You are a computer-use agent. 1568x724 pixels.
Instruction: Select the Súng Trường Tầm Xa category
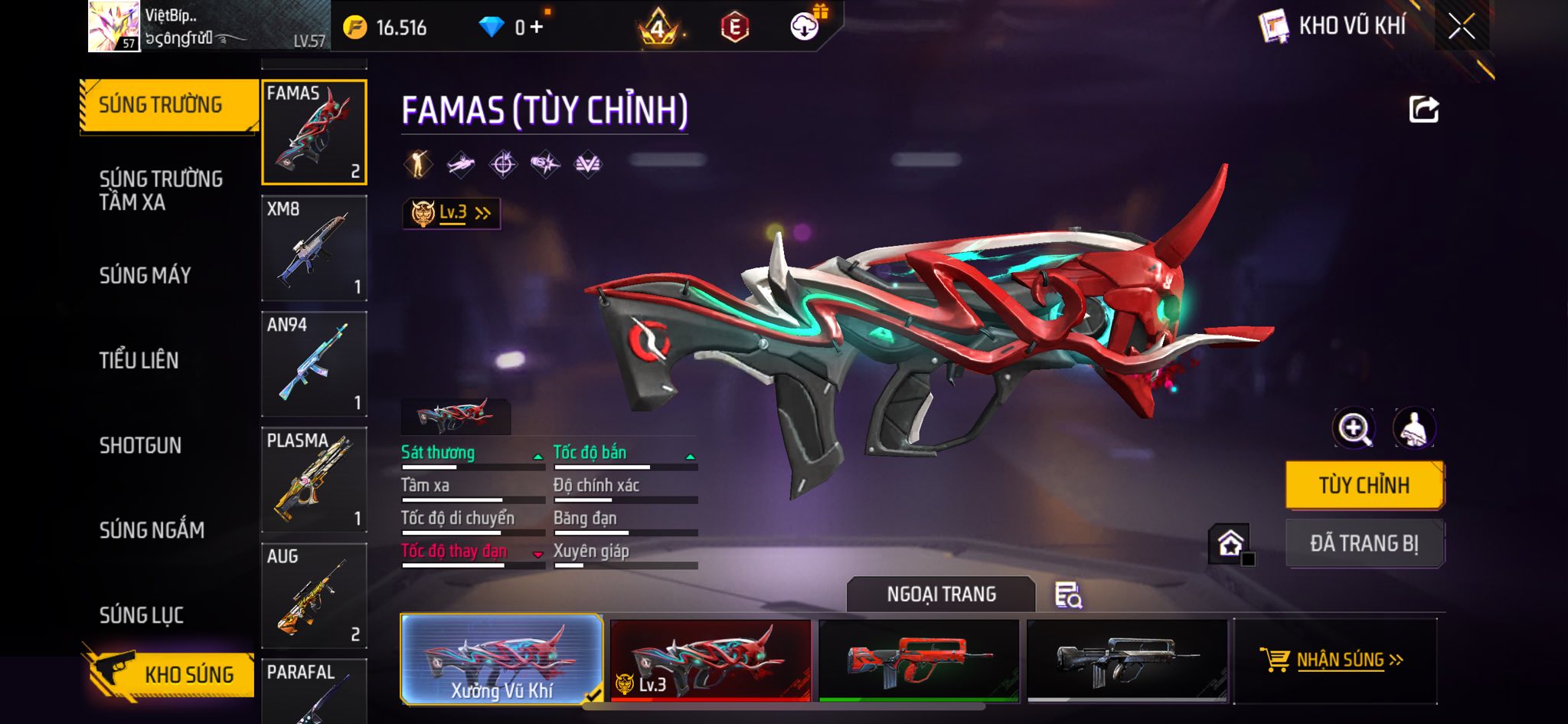pyautogui.click(x=161, y=191)
